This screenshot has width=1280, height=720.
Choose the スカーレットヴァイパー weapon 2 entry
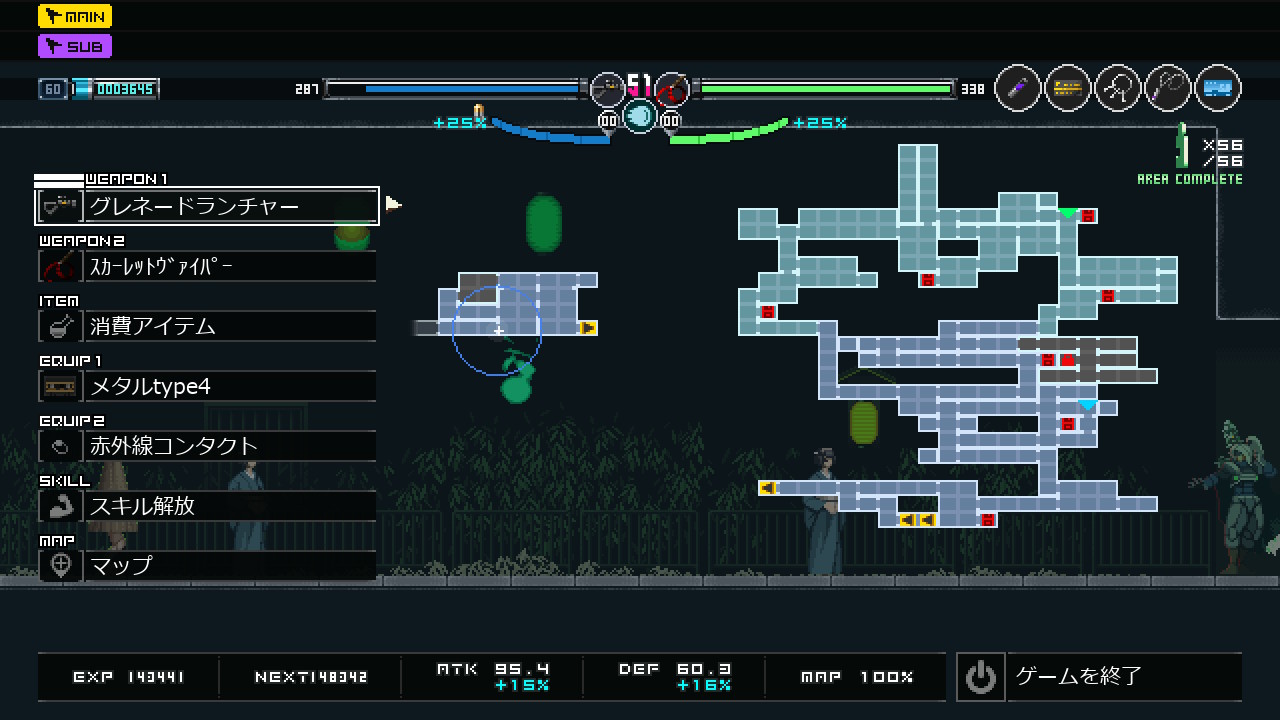[x=207, y=267]
